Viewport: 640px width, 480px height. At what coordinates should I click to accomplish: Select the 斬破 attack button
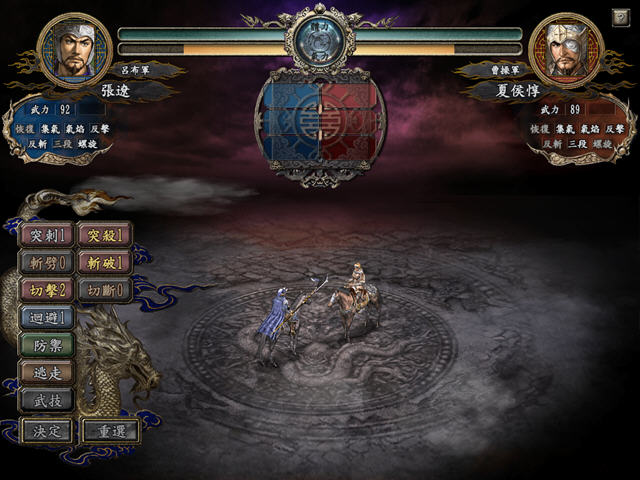pyautogui.click(x=104, y=263)
